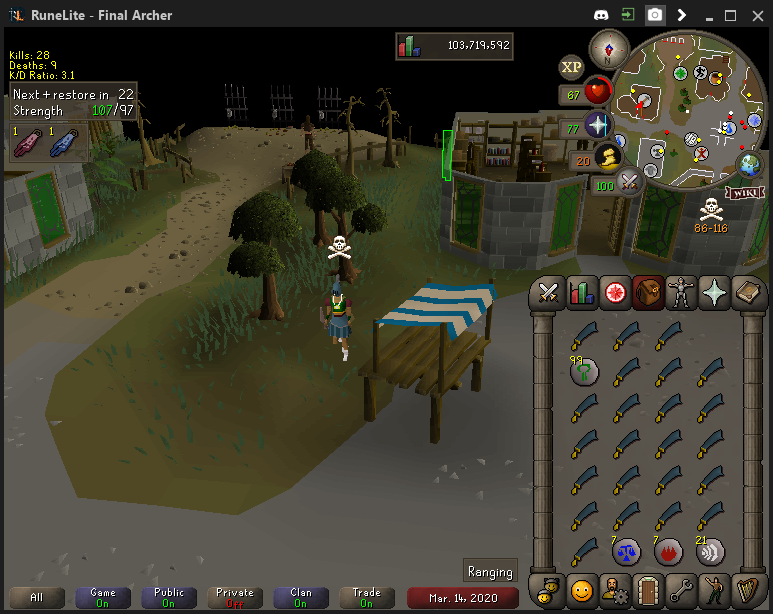Image resolution: width=773 pixels, height=614 pixels.
Task: Select the white air rune stack
Action: point(709,549)
